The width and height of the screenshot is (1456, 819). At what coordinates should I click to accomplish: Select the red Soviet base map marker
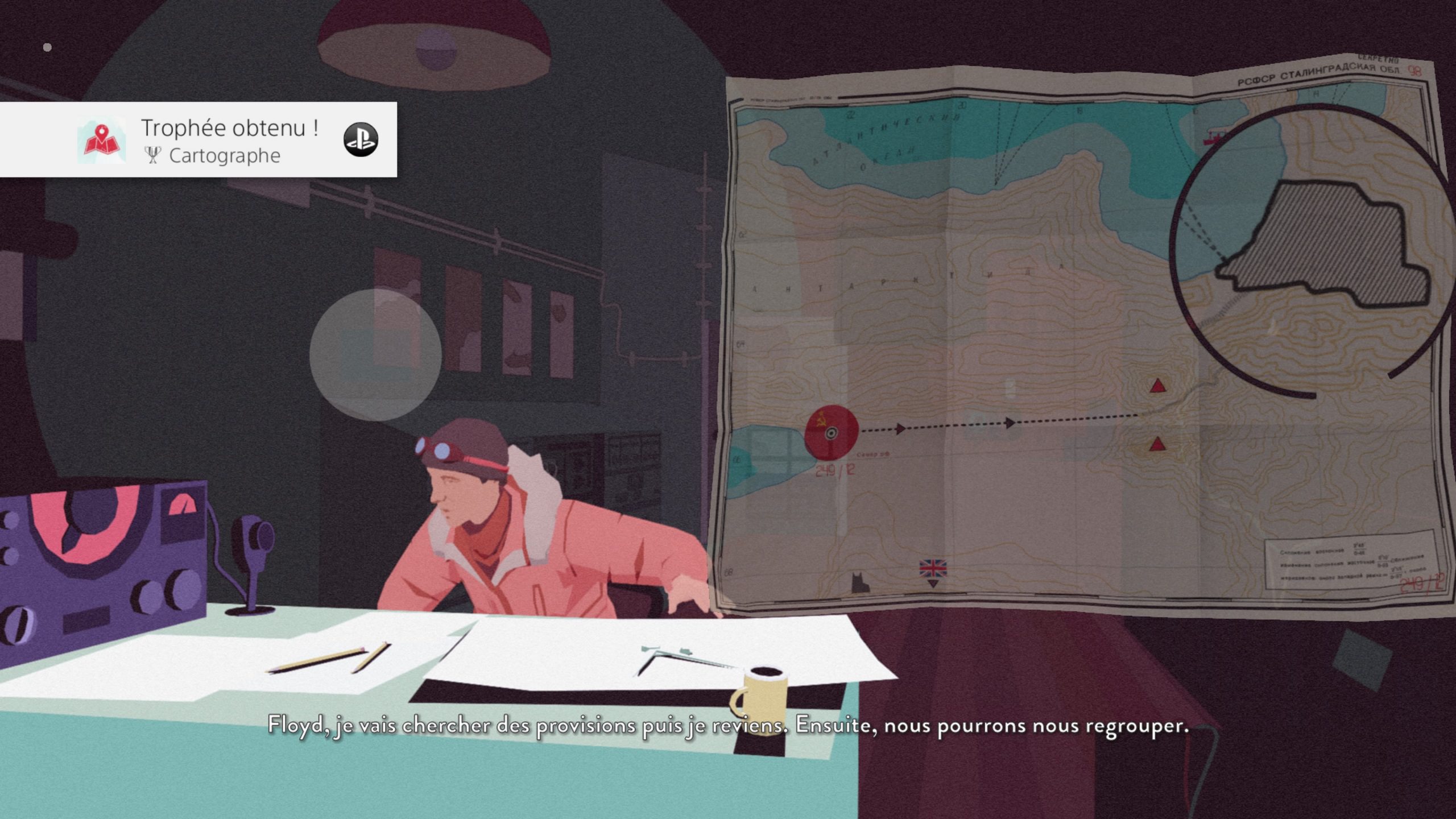tap(831, 433)
